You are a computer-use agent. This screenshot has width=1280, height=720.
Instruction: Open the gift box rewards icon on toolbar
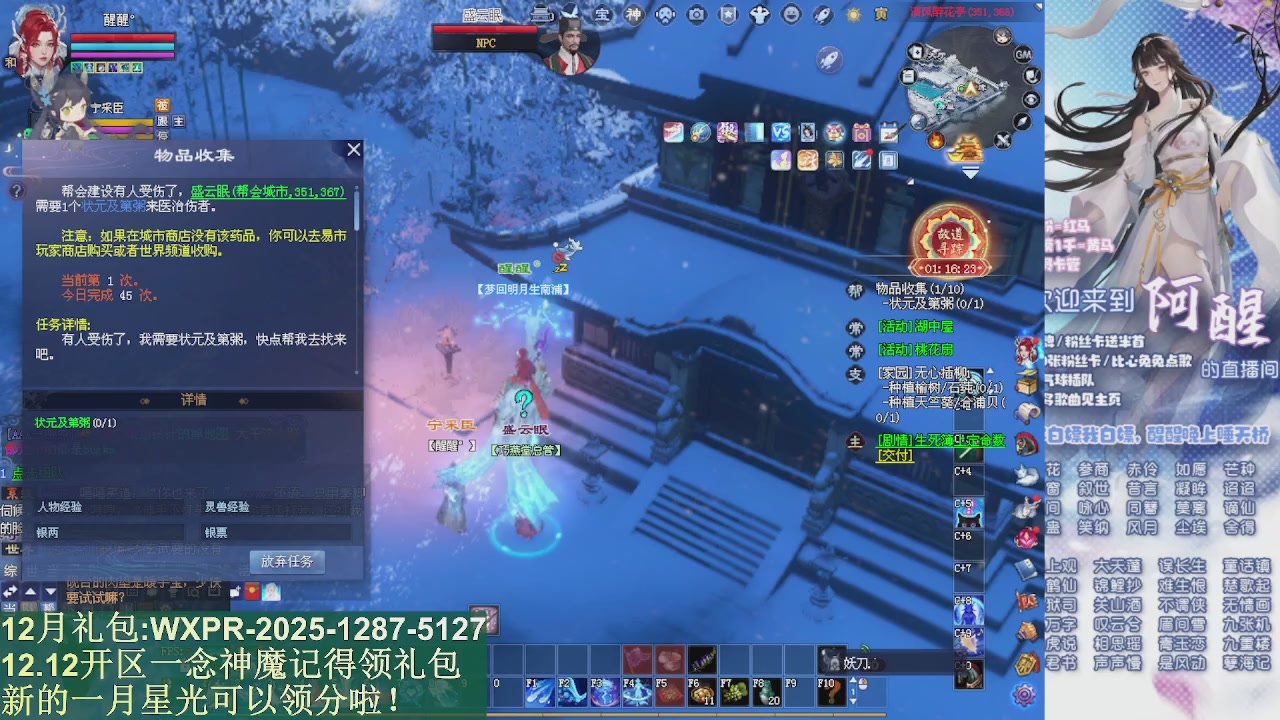tap(861, 133)
